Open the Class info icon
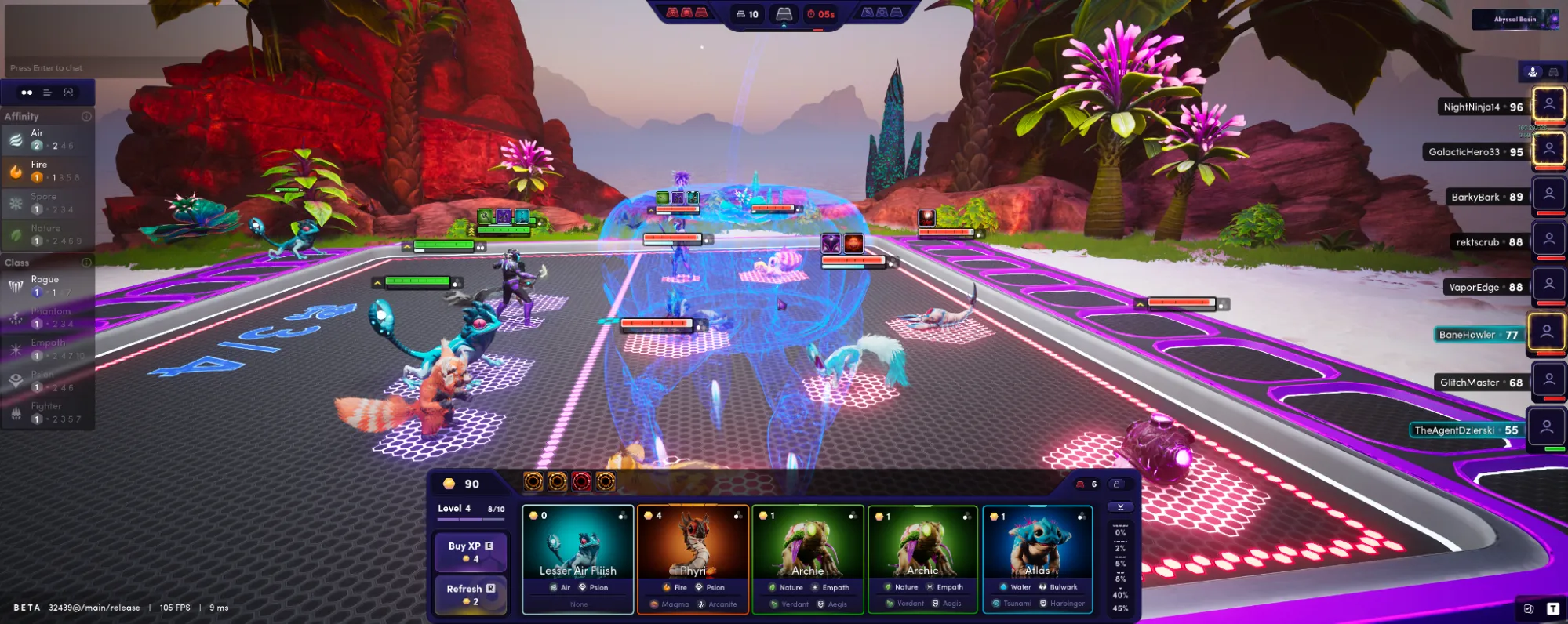This screenshot has width=1568, height=624. tap(86, 263)
